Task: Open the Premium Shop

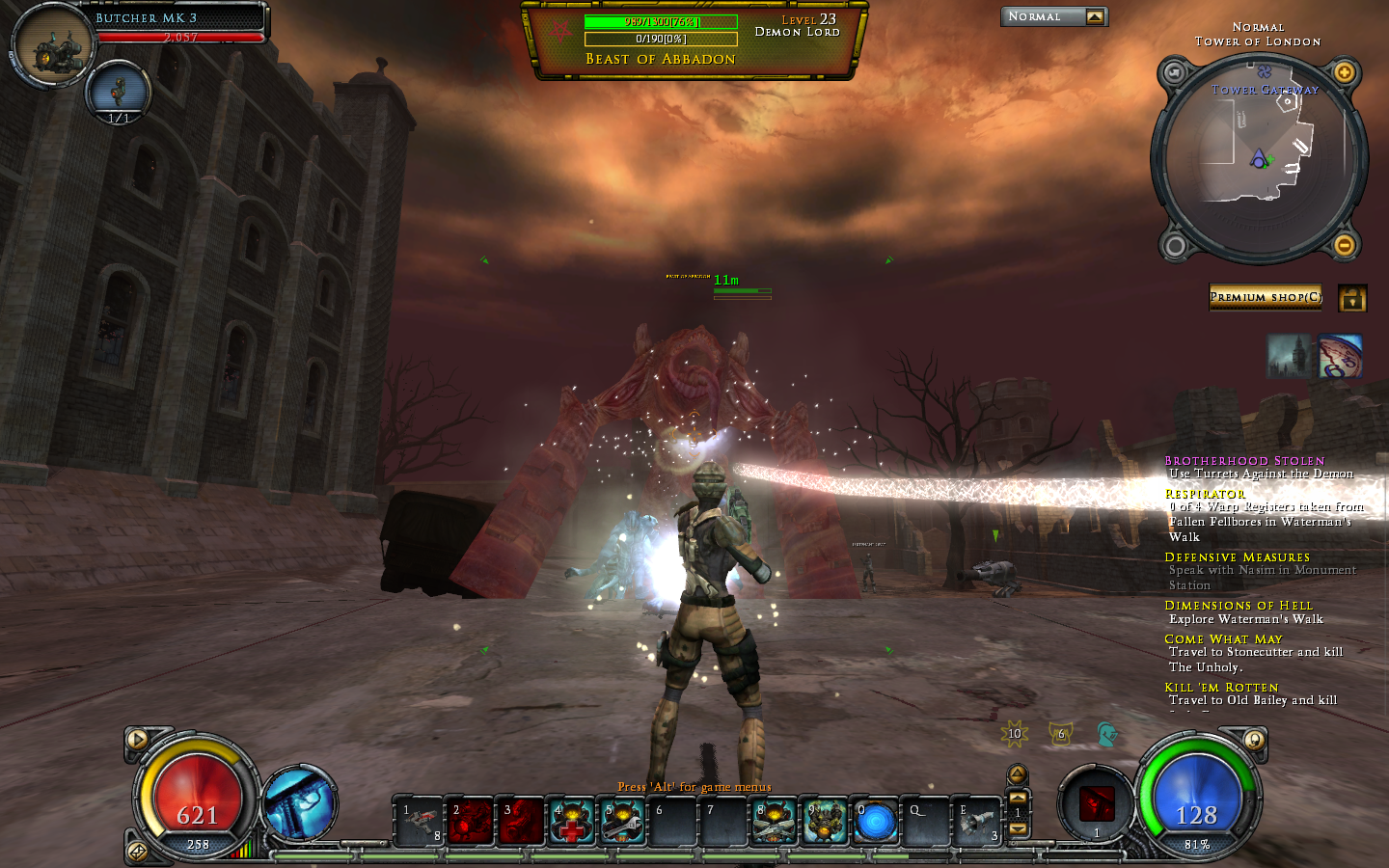Action: click(1266, 297)
